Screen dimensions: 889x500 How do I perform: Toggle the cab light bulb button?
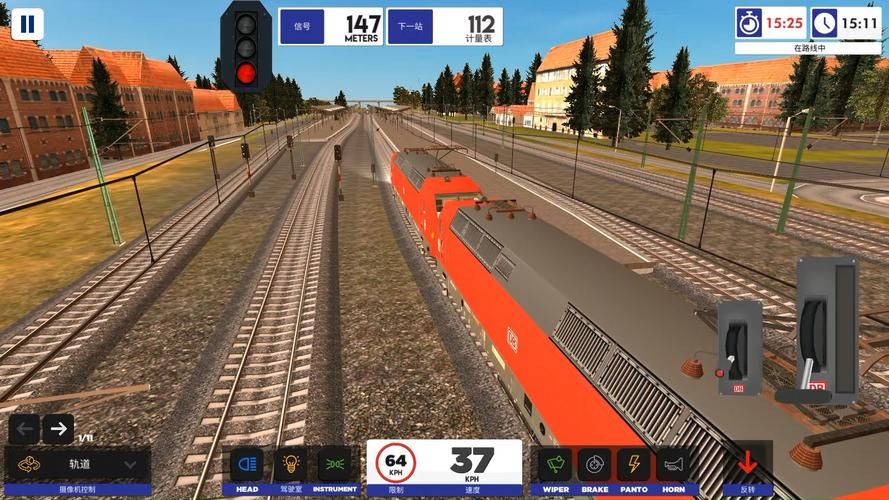tap(291, 465)
